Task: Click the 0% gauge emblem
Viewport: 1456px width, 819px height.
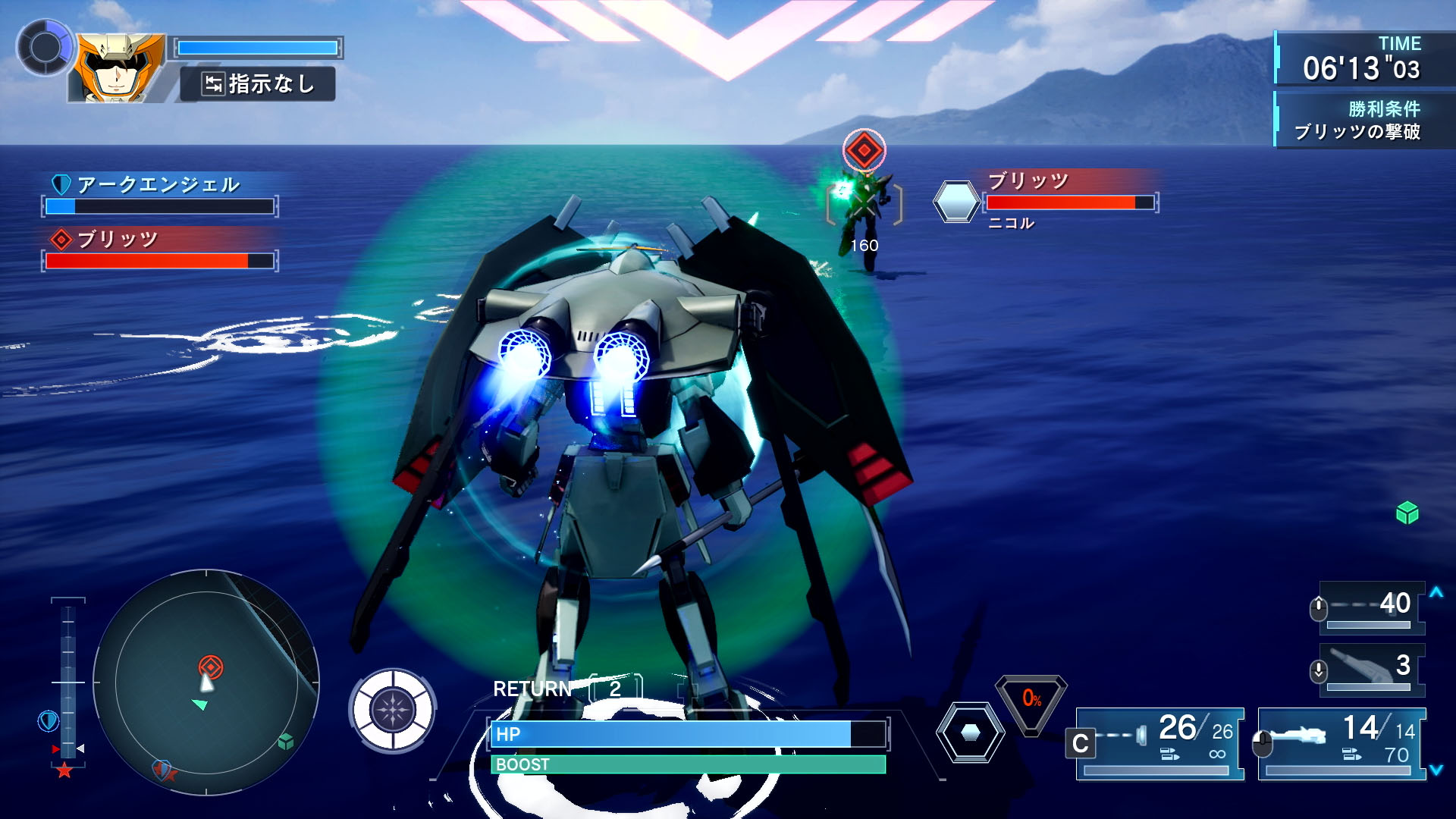Action: [x=1031, y=702]
